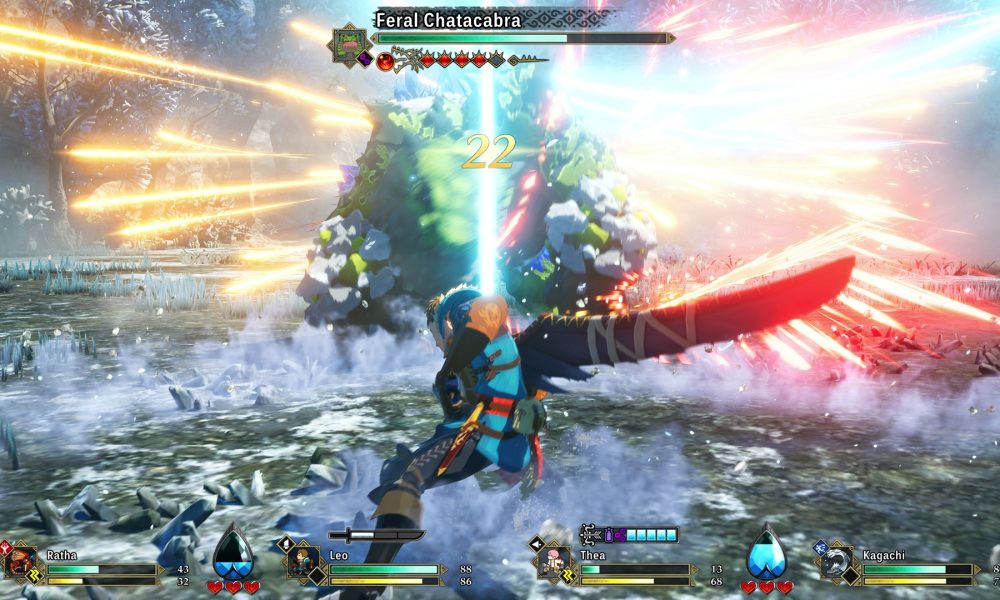Click the light blue kinship droplet beside Kagachi
The image size is (1000, 600).
point(765,552)
